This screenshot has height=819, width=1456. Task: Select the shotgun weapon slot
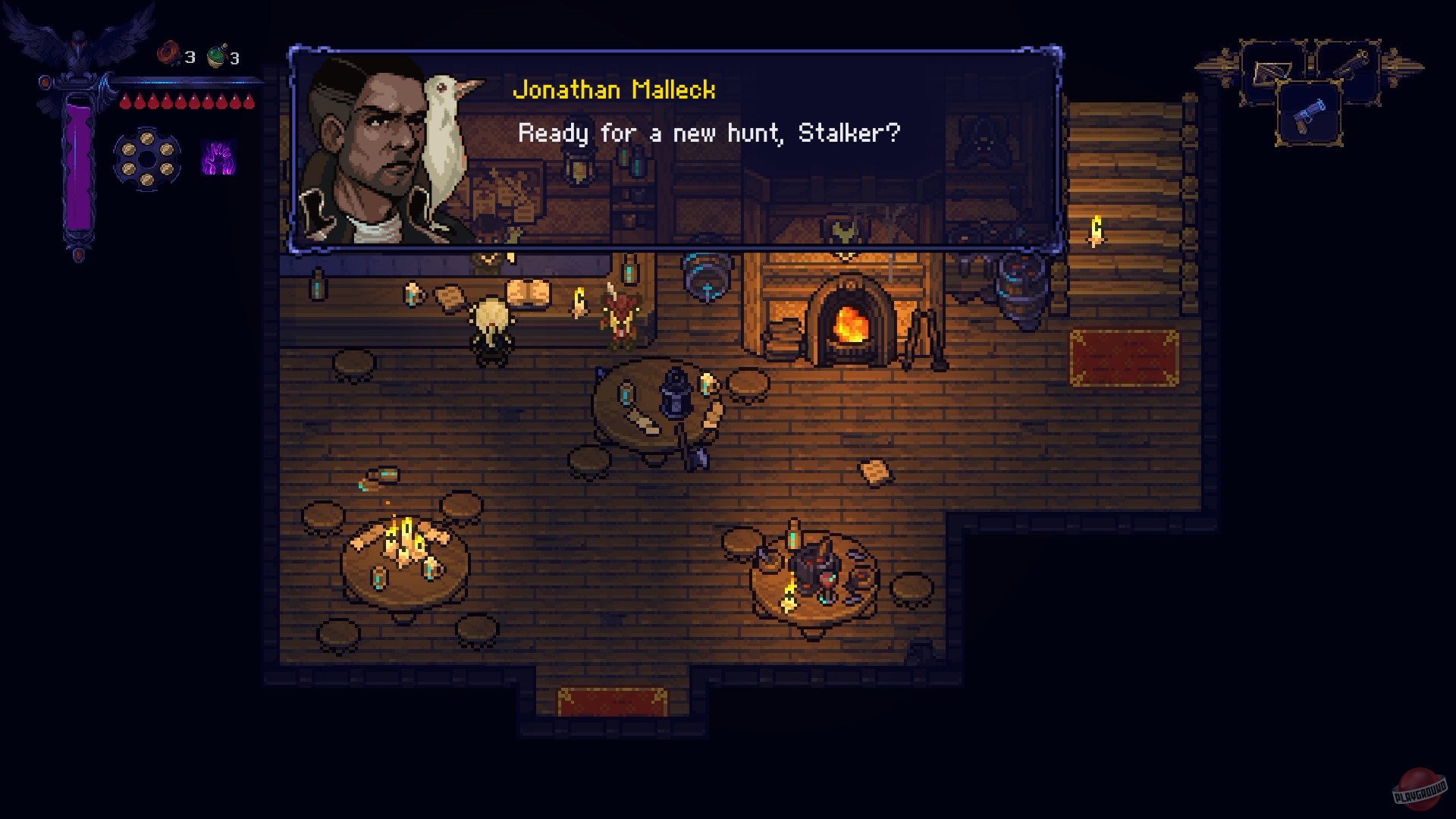tap(1348, 70)
